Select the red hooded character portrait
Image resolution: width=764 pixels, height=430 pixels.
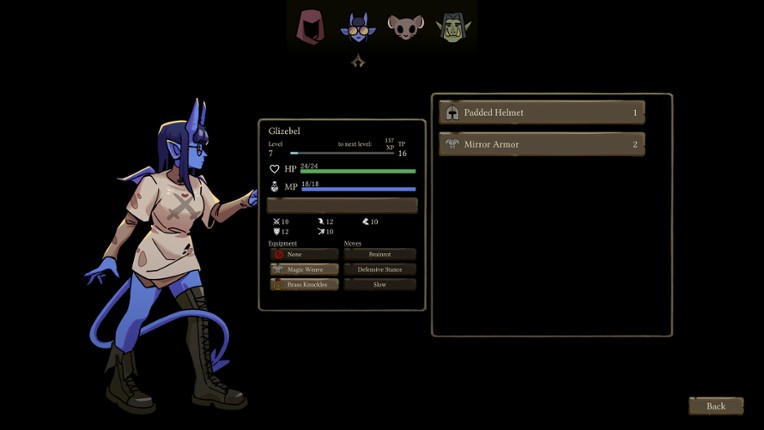[x=311, y=27]
